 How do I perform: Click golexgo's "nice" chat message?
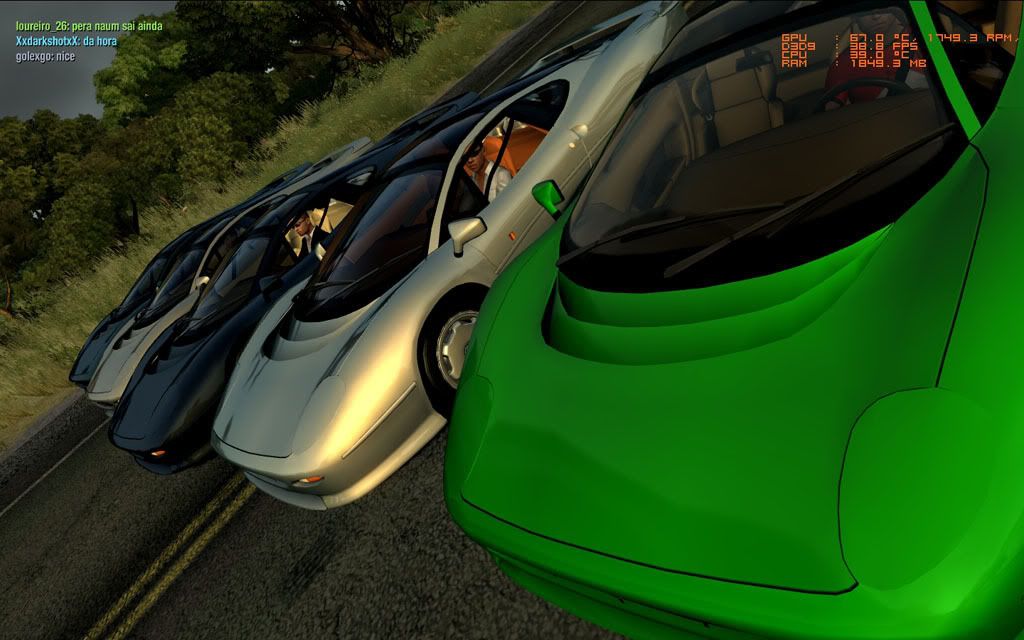pyautogui.click(x=45, y=56)
